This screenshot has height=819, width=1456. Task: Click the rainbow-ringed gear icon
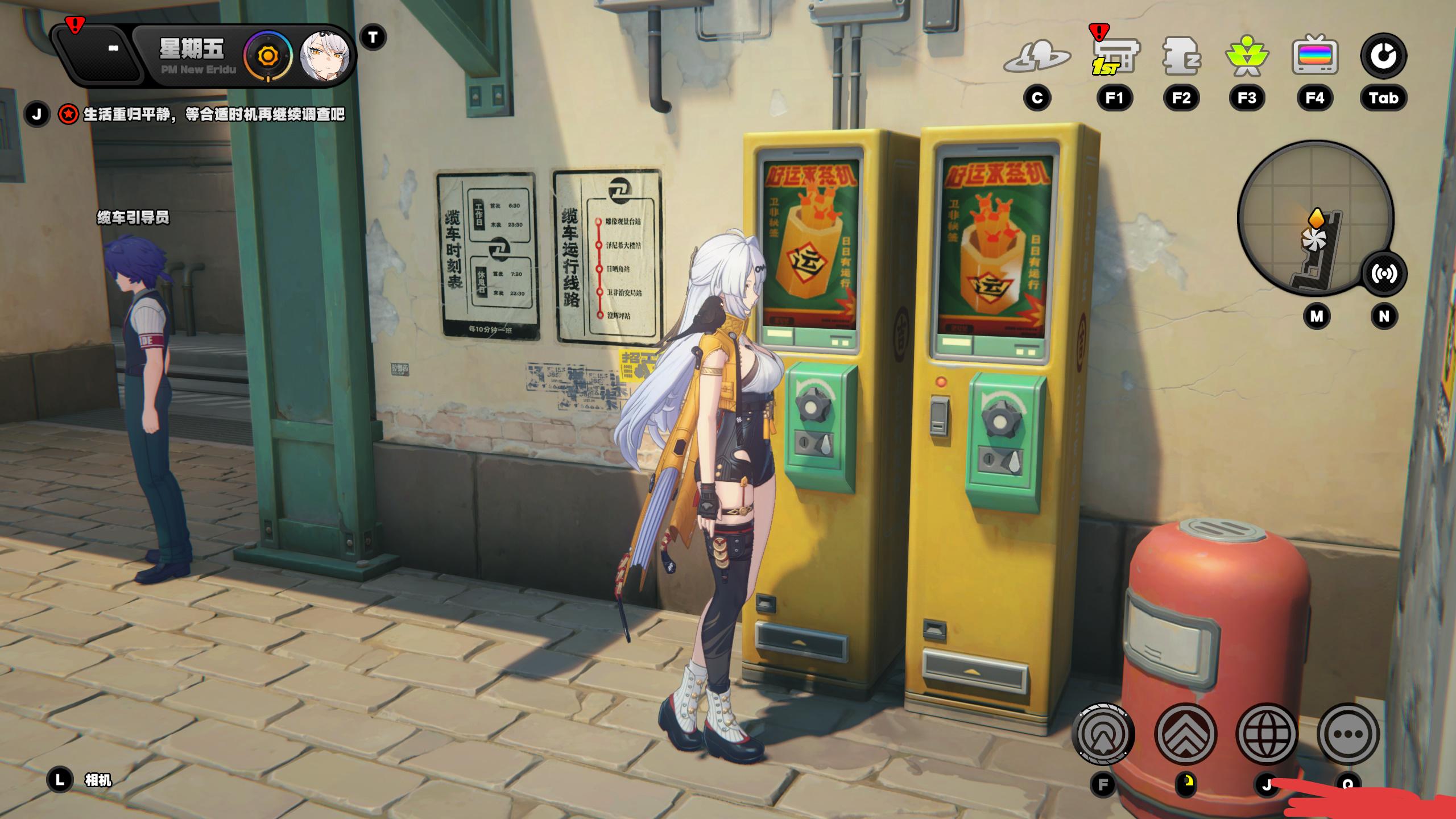[267, 56]
